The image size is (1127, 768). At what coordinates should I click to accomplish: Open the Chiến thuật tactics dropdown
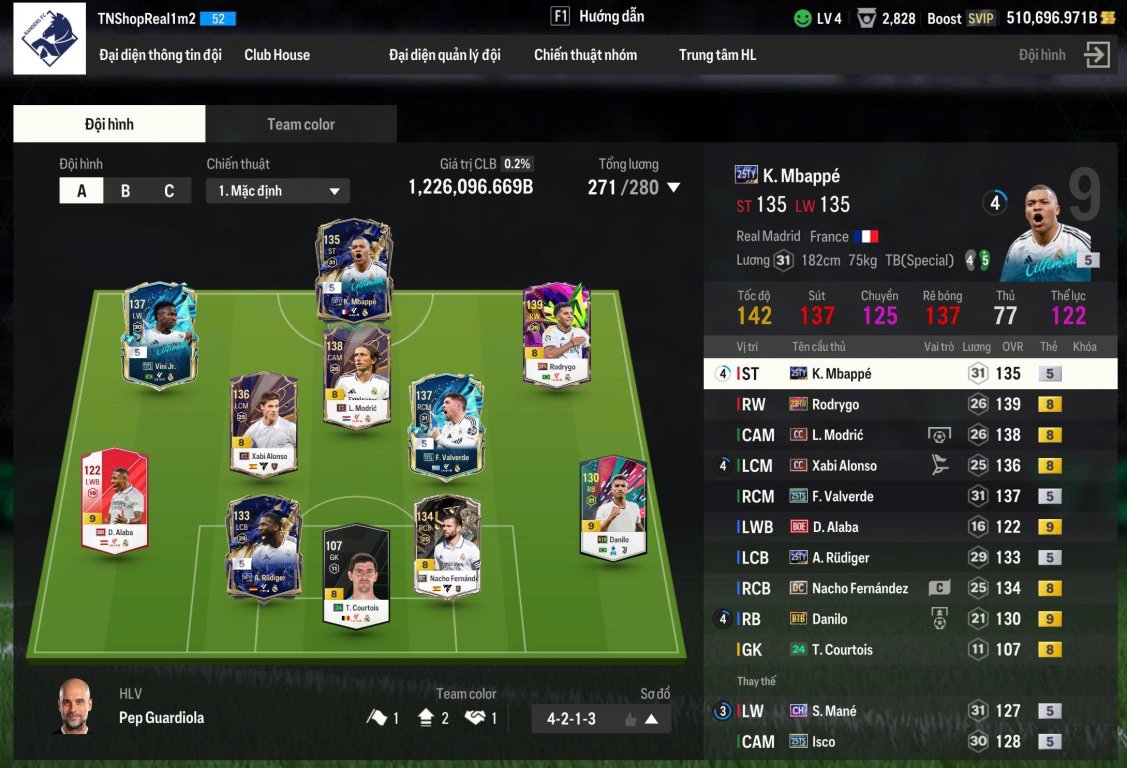pyautogui.click(x=277, y=191)
